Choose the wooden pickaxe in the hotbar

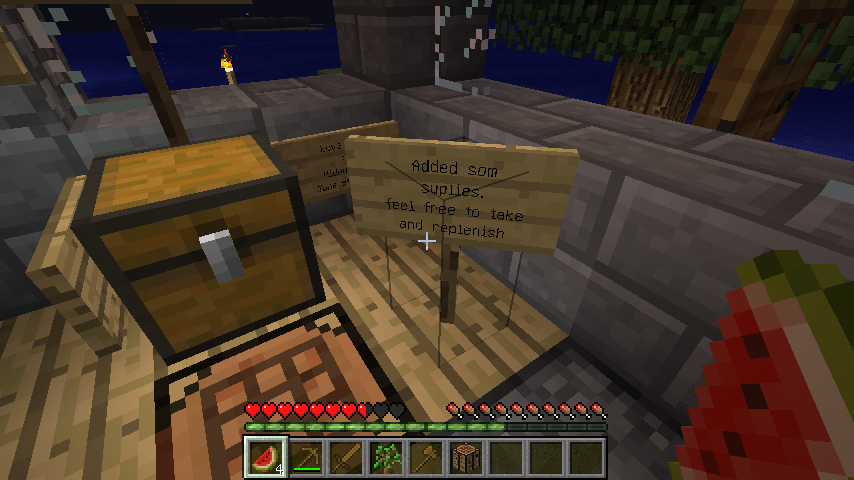[306, 457]
